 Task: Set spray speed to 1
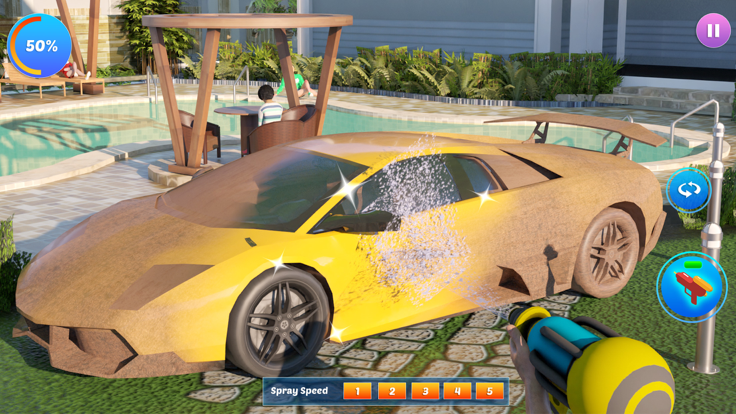(x=357, y=391)
